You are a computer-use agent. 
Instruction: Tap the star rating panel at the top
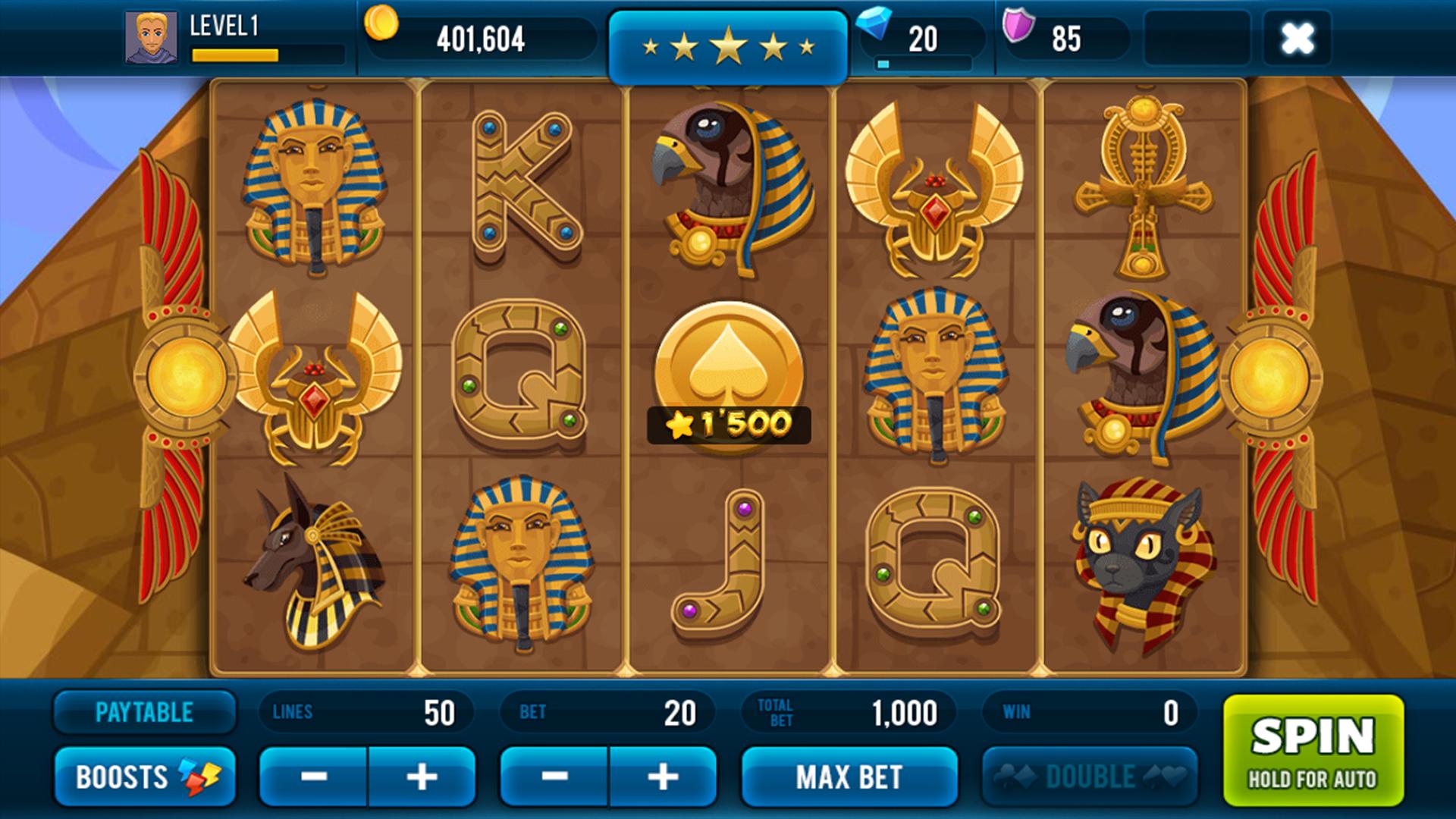[728, 44]
